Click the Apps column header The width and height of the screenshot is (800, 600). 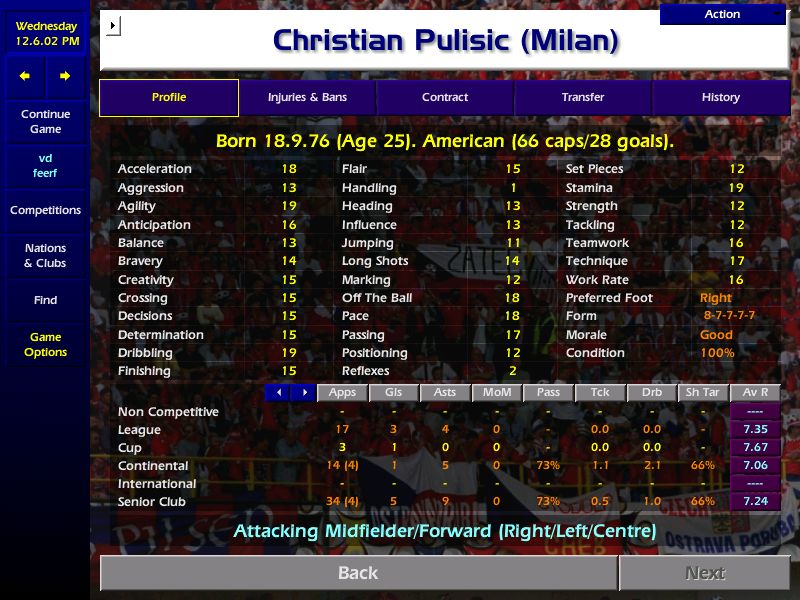[x=342, y=393]
